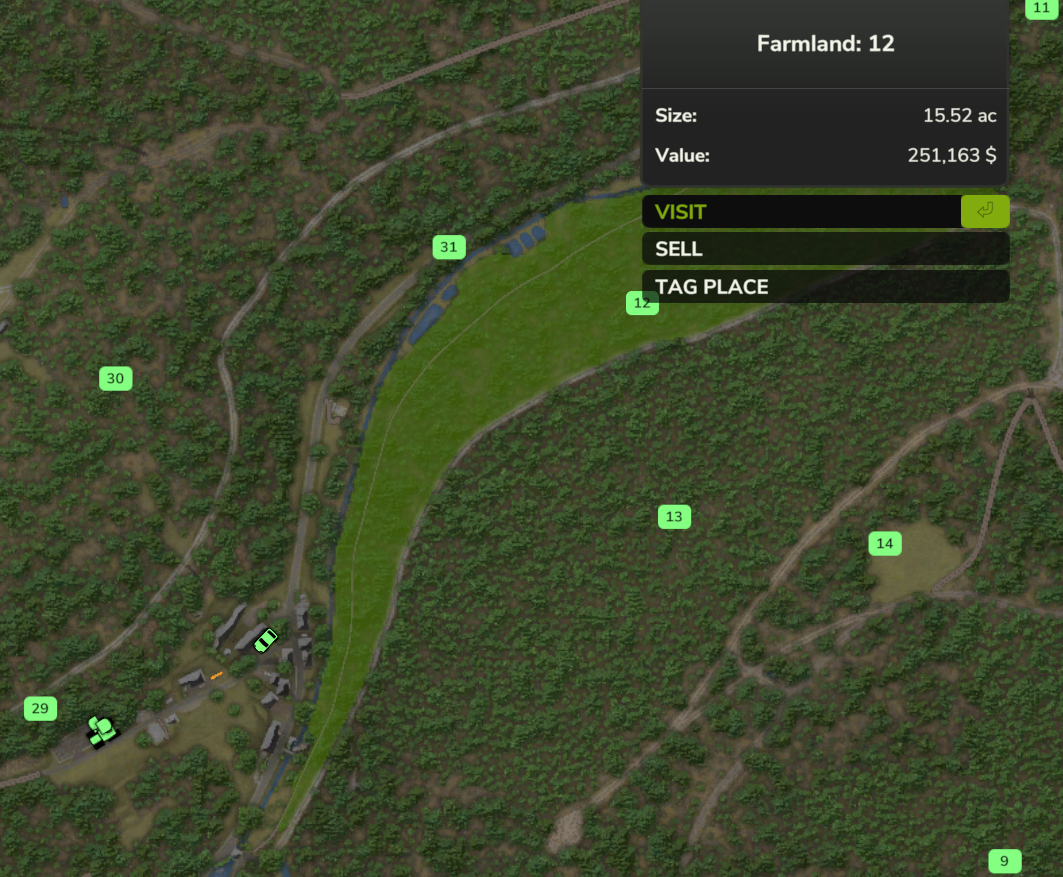The width and height of the screenshot is (1063, 877).
Task: Select the SELL menu entry
Action: [x=824, y=249]
